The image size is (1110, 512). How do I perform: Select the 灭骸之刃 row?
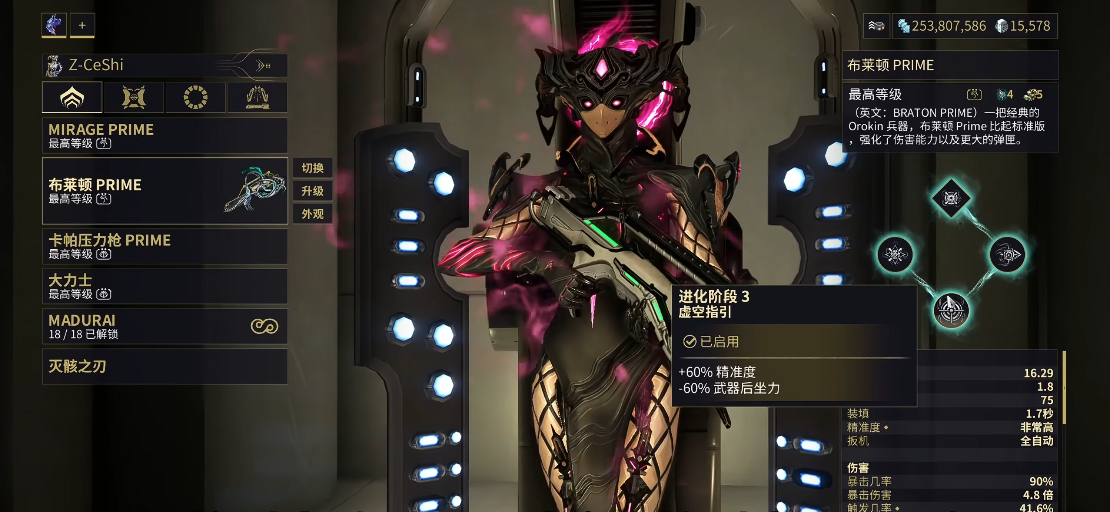165,366
